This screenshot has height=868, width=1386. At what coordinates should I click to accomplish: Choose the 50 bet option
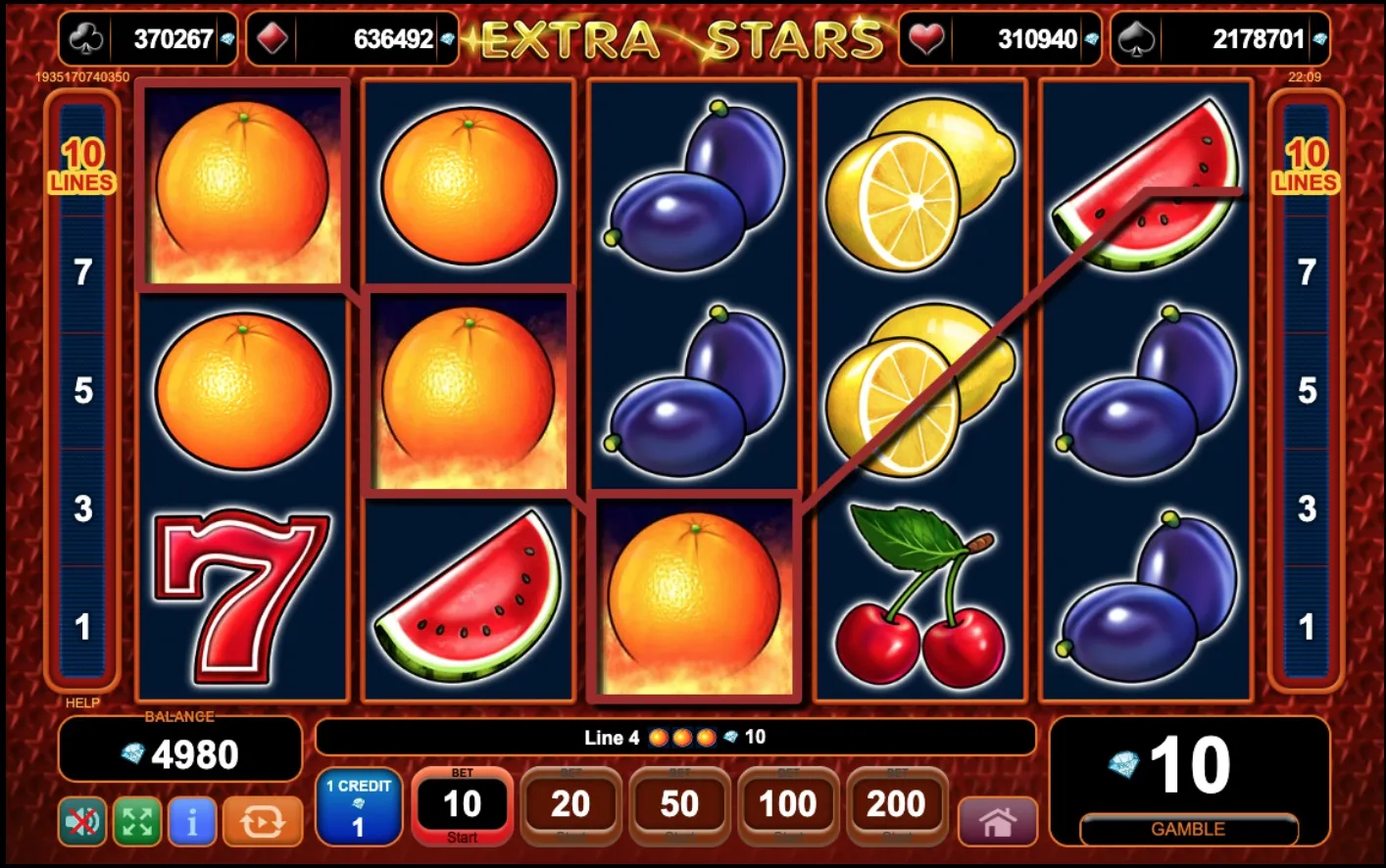click(x=678, y=806)
